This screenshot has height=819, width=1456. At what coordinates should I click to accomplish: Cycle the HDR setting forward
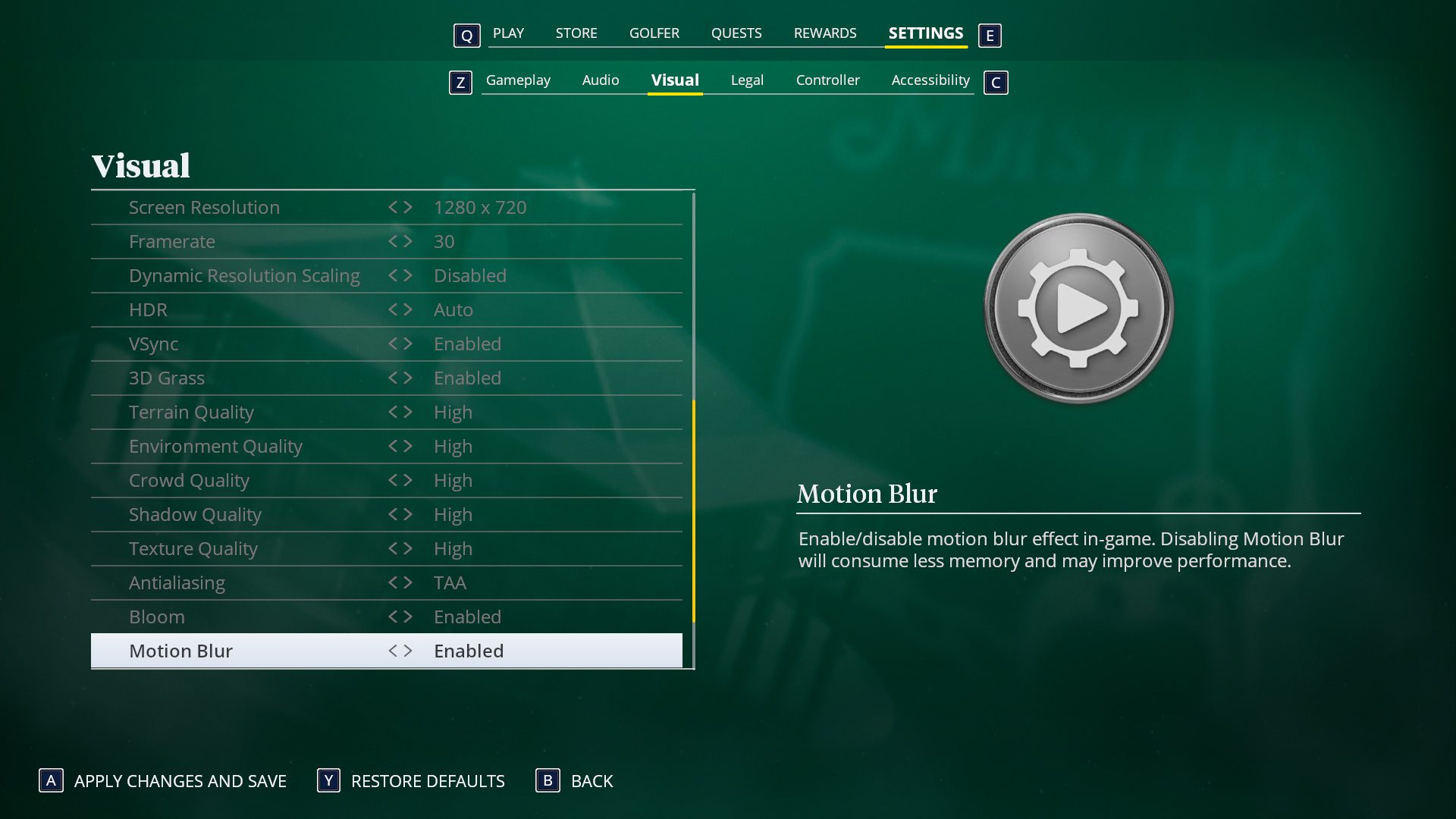coord(409,309)
